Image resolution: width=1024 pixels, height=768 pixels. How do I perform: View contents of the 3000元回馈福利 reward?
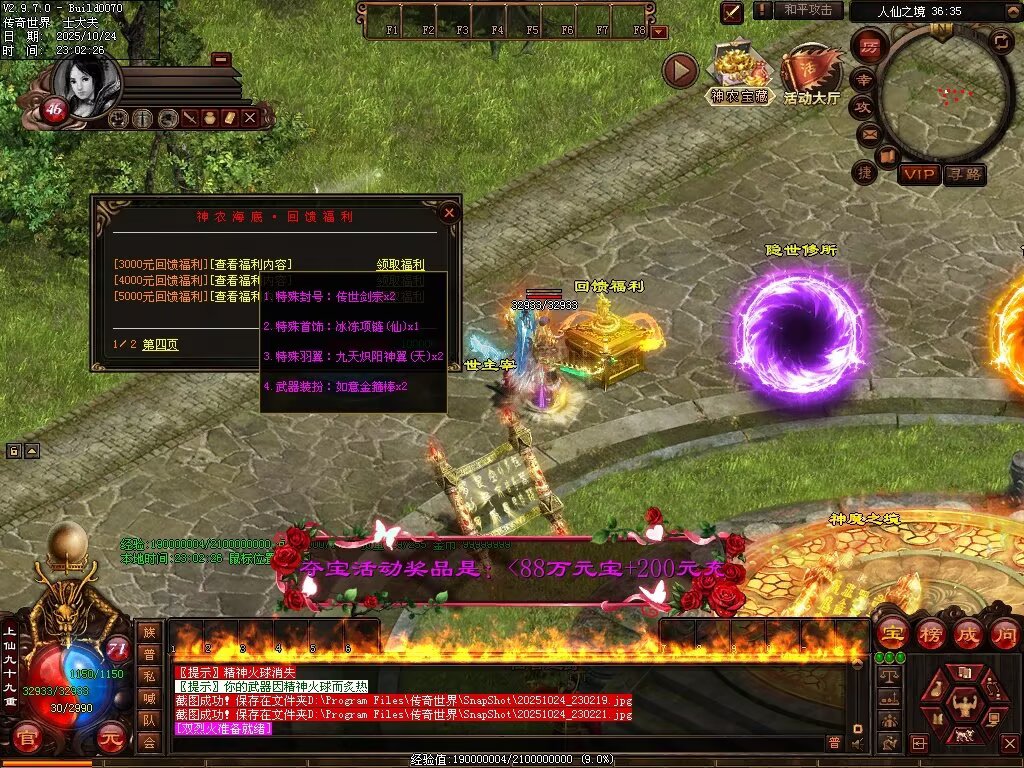tap(251, 264)
